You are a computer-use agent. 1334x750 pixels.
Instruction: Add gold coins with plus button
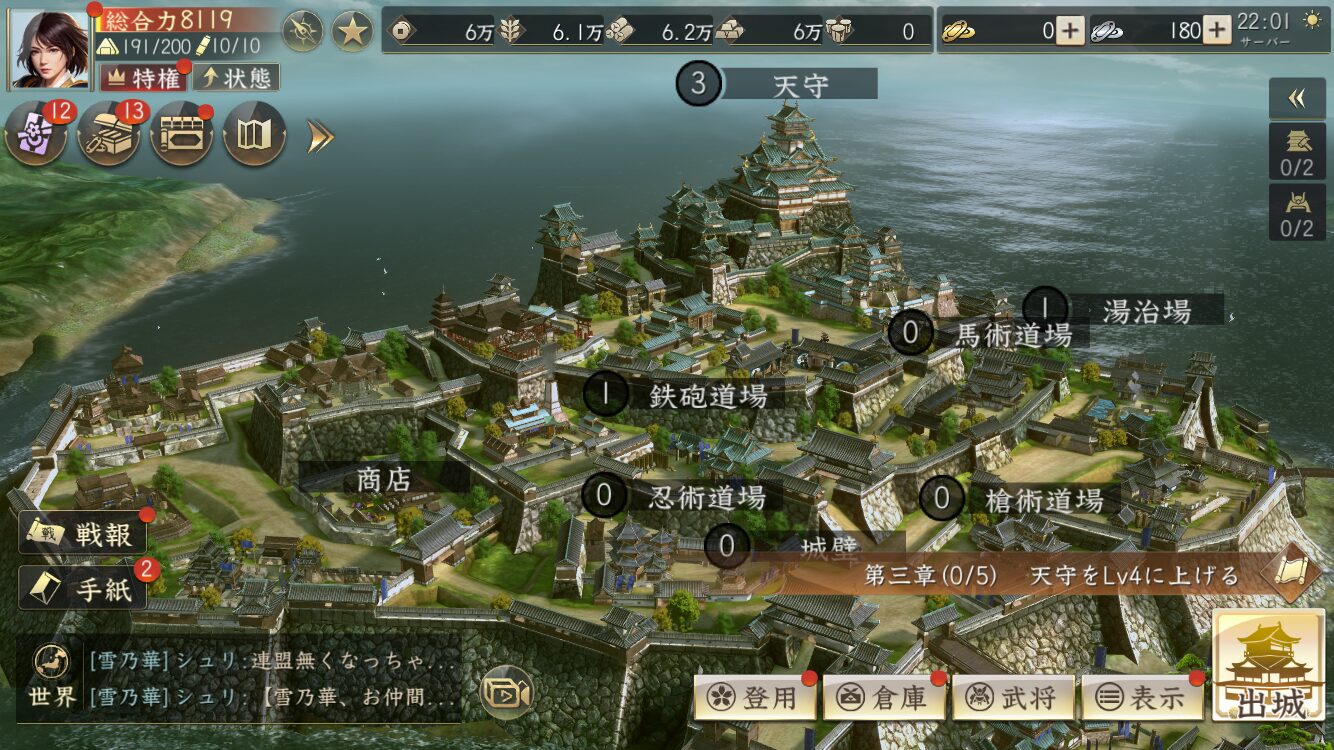(x=1070, y=31)
